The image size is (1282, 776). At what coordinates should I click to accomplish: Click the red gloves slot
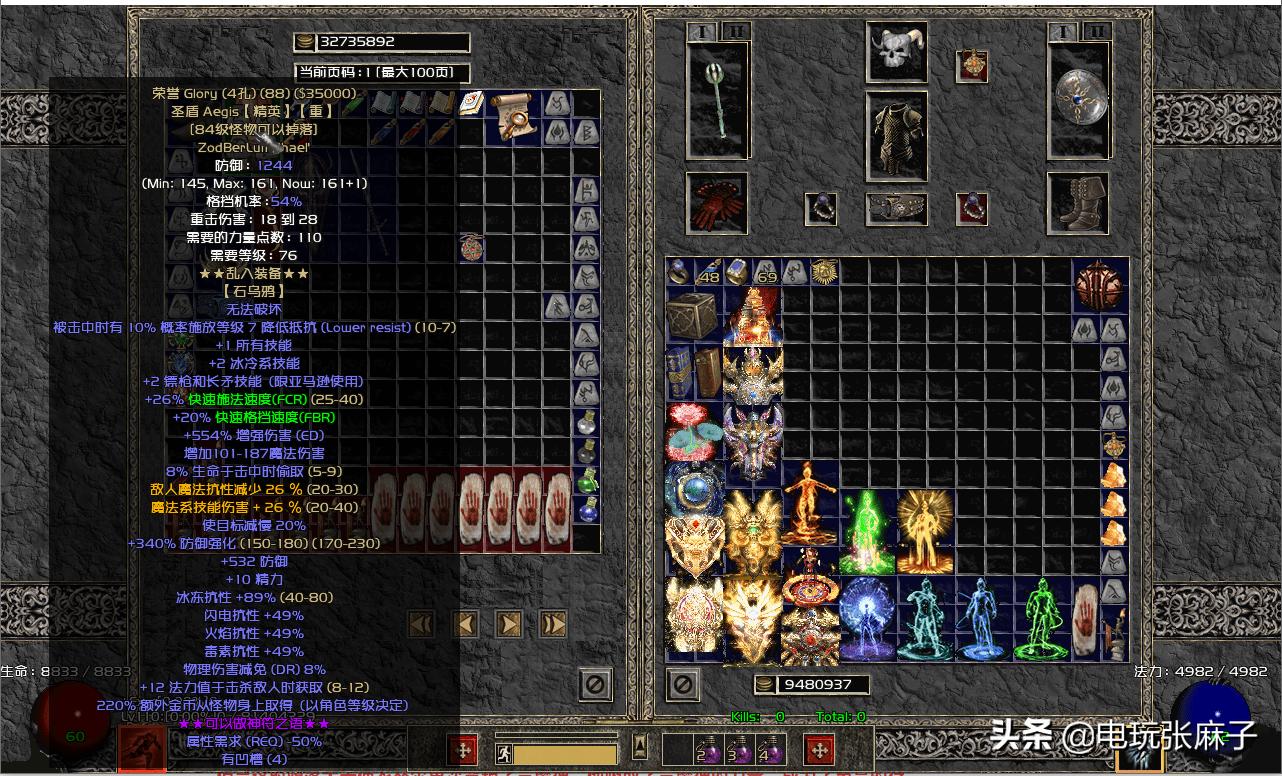coord(717,203)
